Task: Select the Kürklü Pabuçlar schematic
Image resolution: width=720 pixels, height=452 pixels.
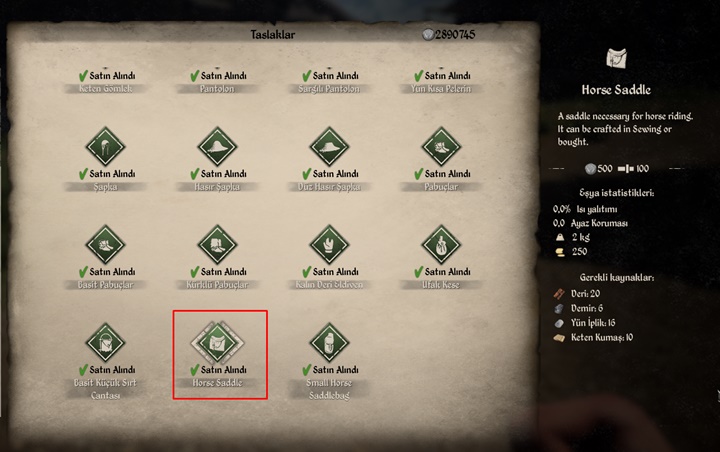Action: pyautogui.click(x=218, y=245)
